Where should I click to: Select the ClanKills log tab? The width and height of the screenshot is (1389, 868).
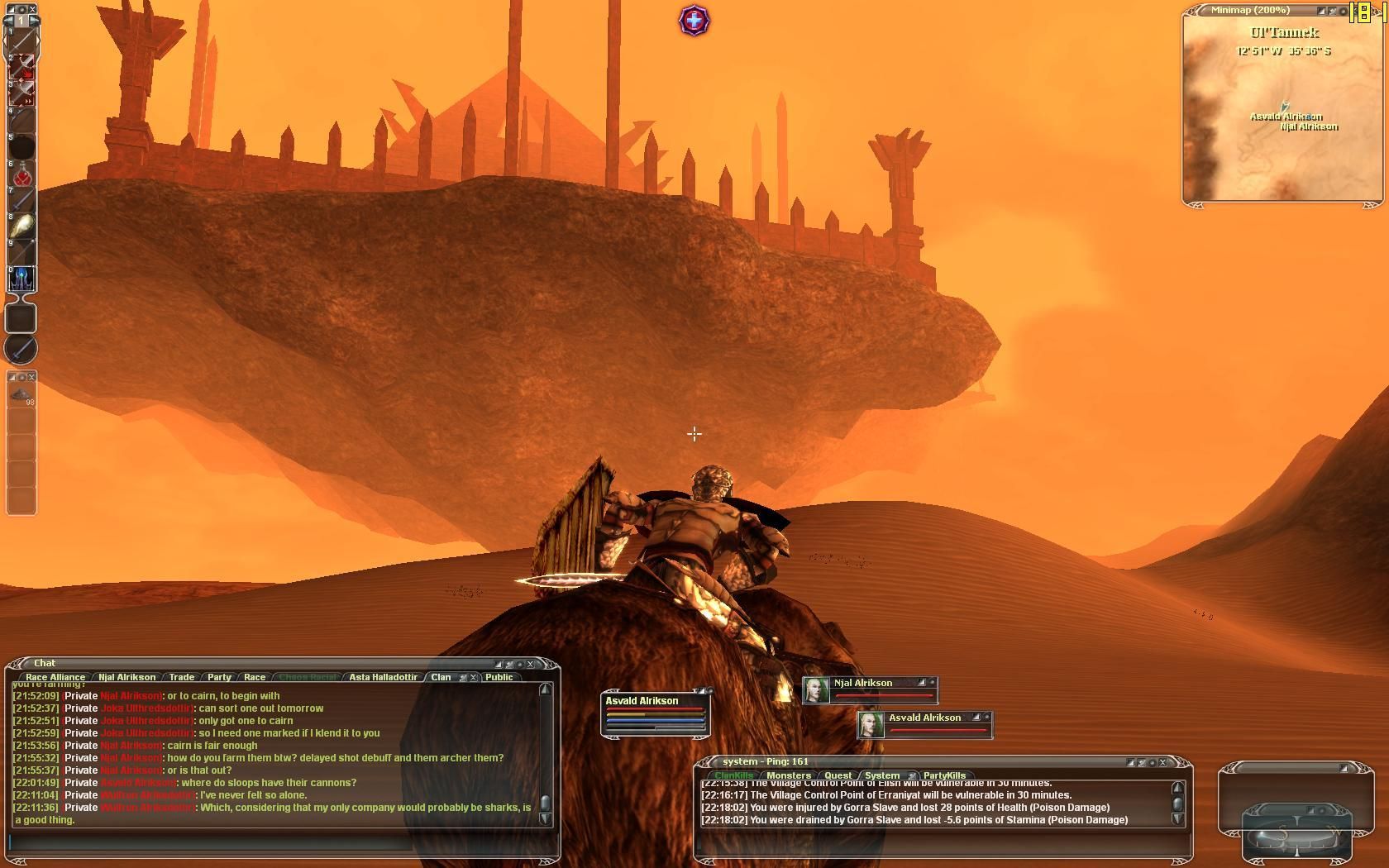coord(733,776)
